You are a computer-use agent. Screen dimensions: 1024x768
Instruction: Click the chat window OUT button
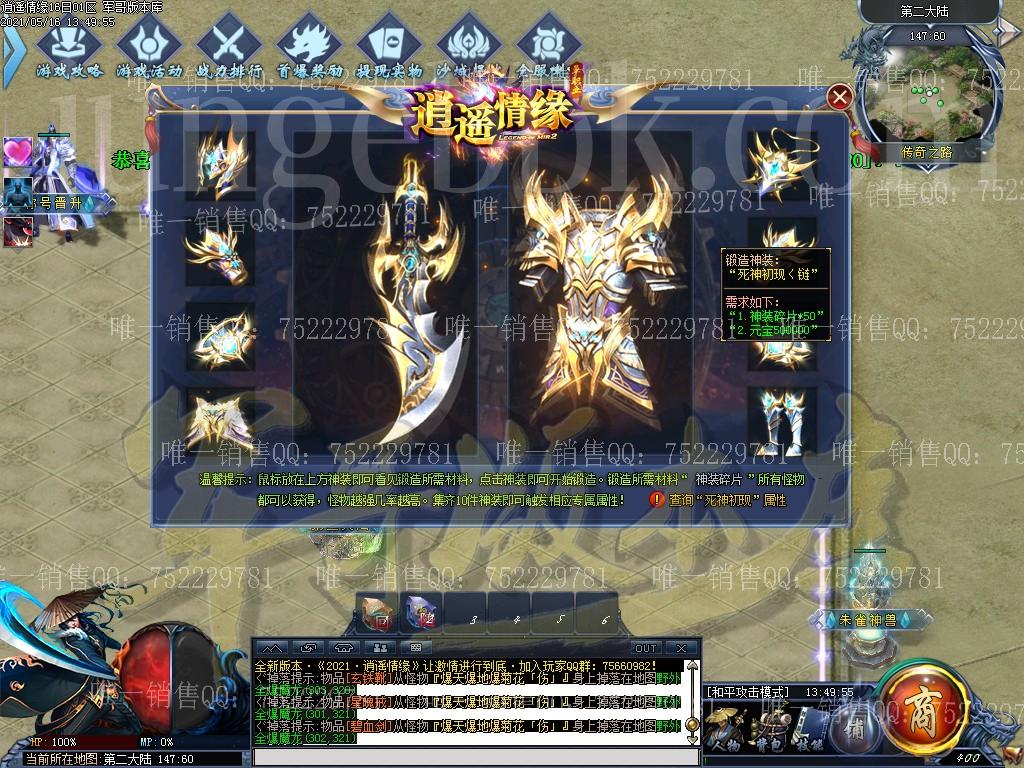(646, 648)
